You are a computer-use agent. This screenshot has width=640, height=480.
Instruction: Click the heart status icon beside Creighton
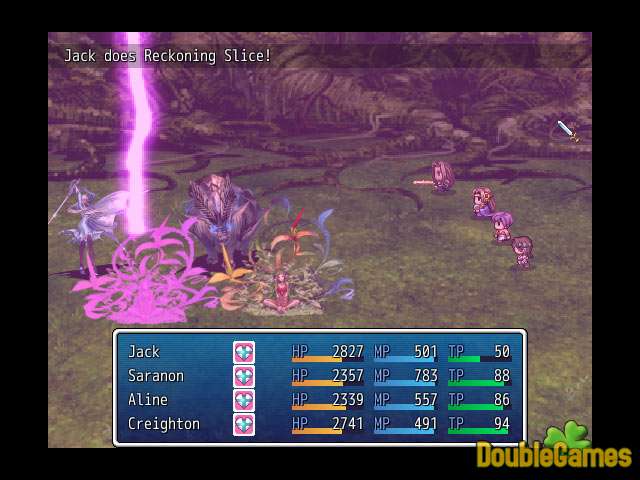pos(244,424)
